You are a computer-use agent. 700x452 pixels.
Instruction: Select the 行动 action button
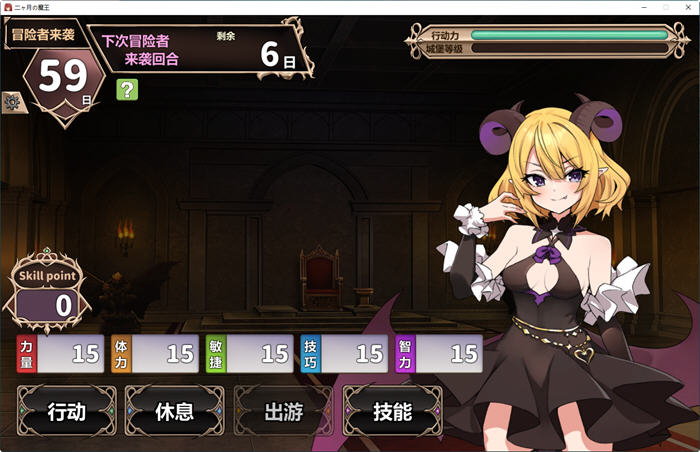tap(66, 411)
